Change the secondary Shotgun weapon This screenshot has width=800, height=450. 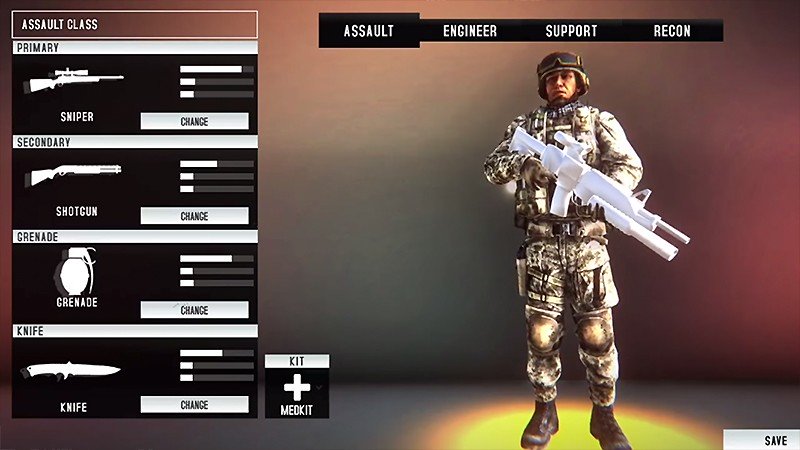(194, 216)
